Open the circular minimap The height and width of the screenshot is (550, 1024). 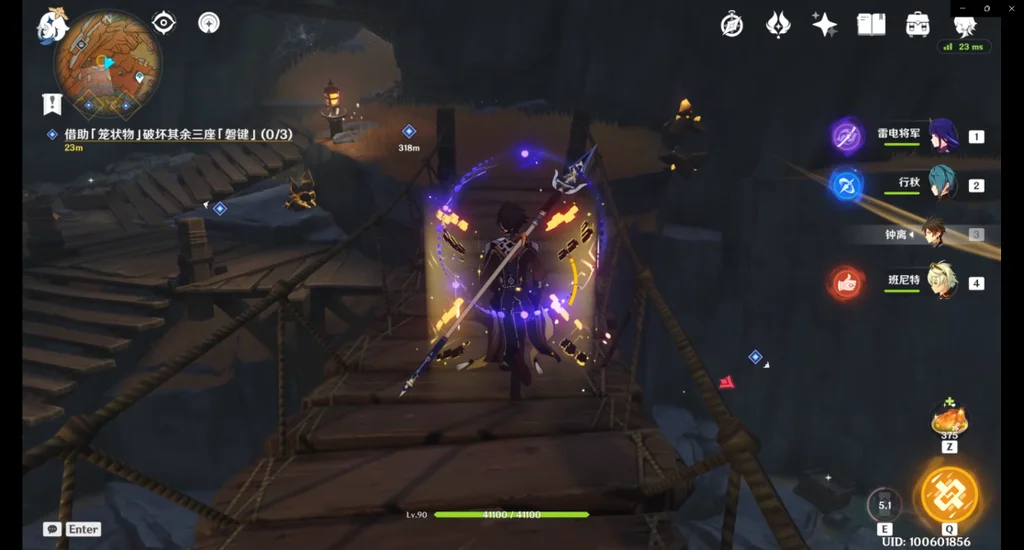click(x=106, y=64)
